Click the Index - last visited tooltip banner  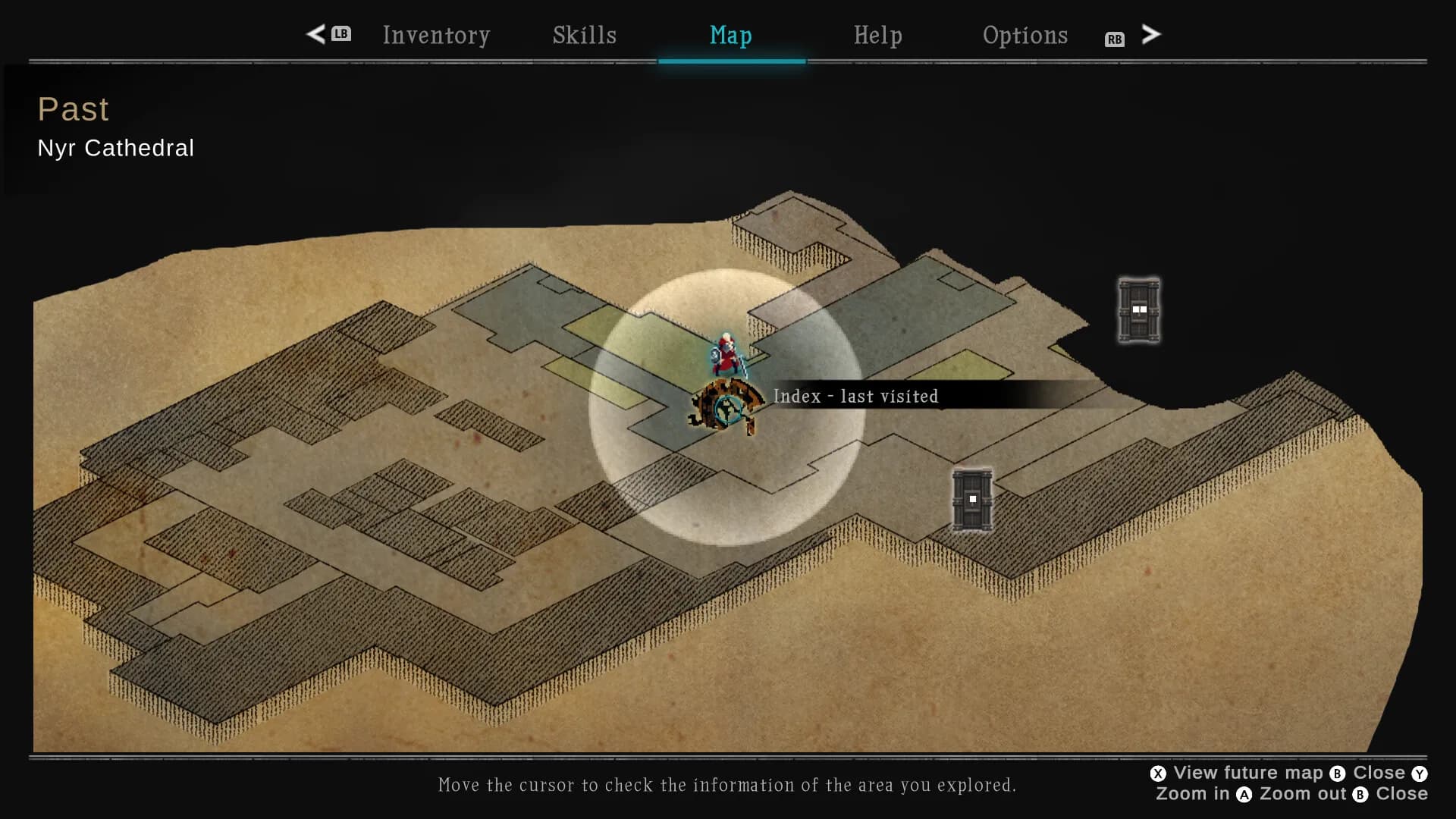[855, 396]
